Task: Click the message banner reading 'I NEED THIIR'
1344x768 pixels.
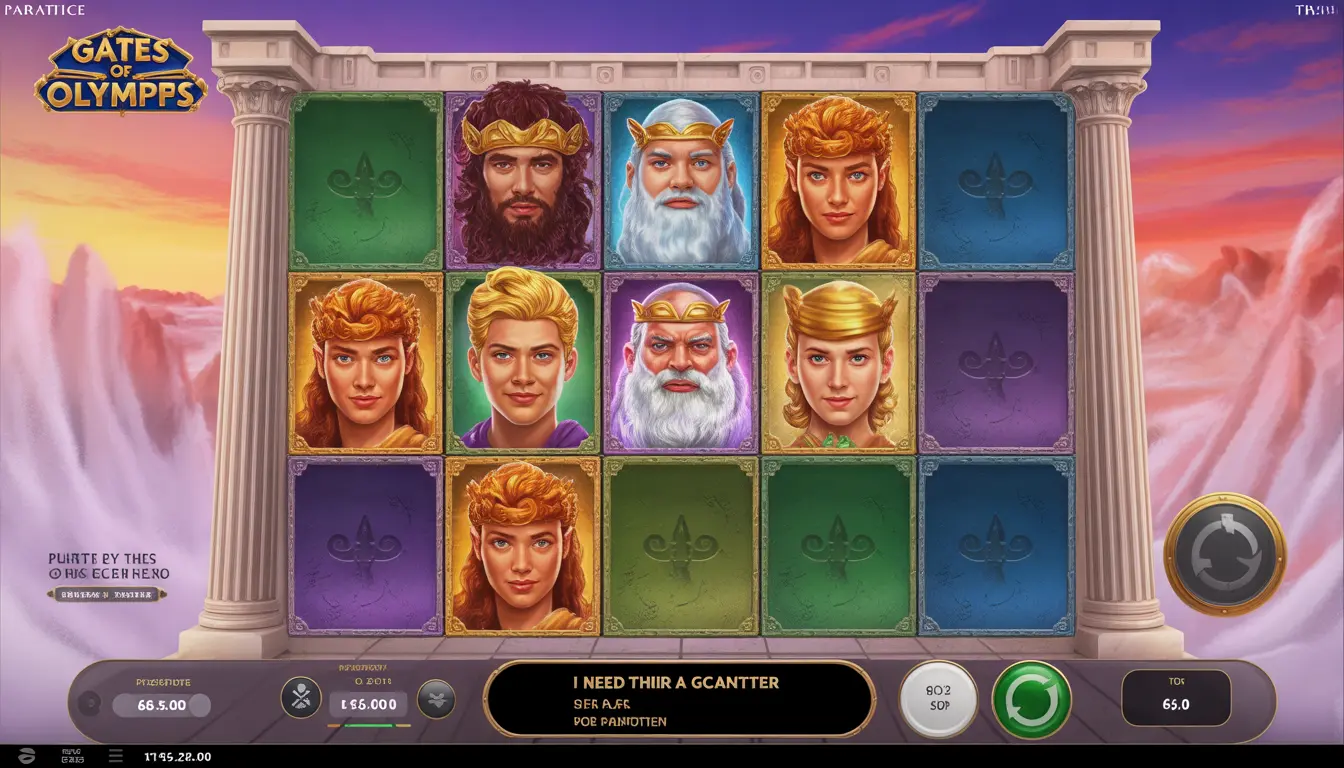Action: [x=680, y=699]
